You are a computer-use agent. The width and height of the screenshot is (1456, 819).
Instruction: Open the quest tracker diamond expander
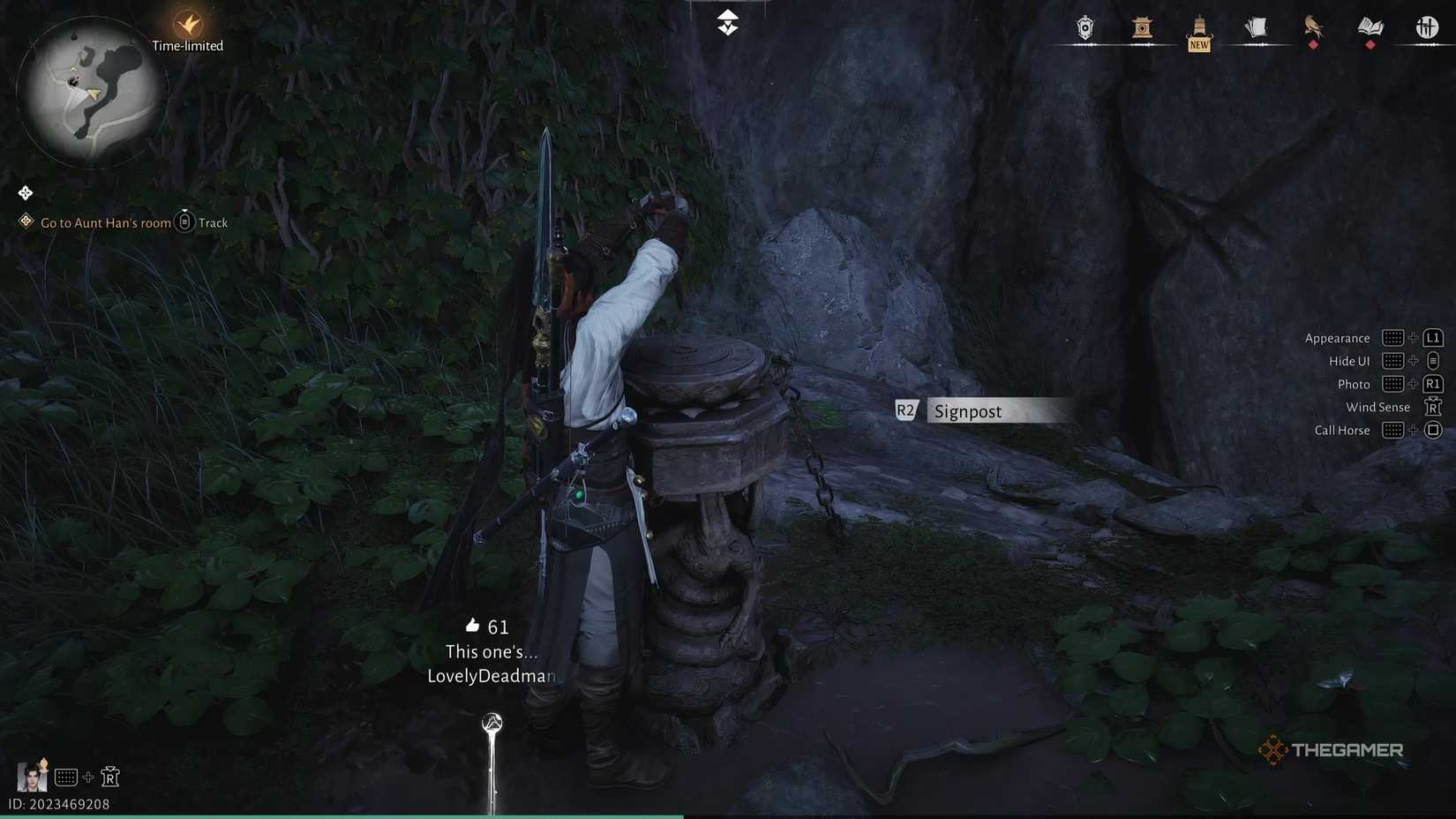click(25, 192)
